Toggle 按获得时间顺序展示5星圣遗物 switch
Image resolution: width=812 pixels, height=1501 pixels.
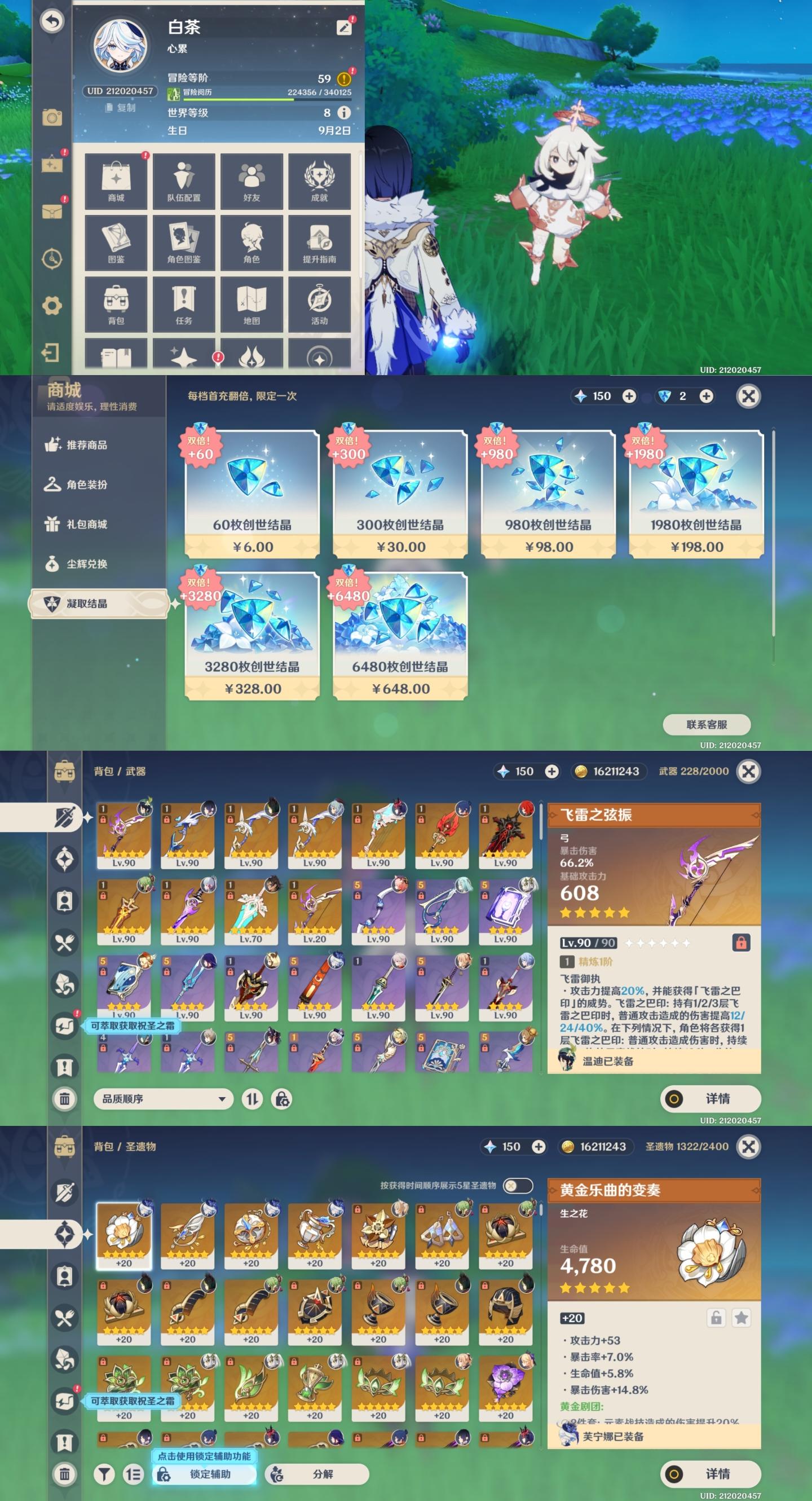click(x=517, y=1185)
